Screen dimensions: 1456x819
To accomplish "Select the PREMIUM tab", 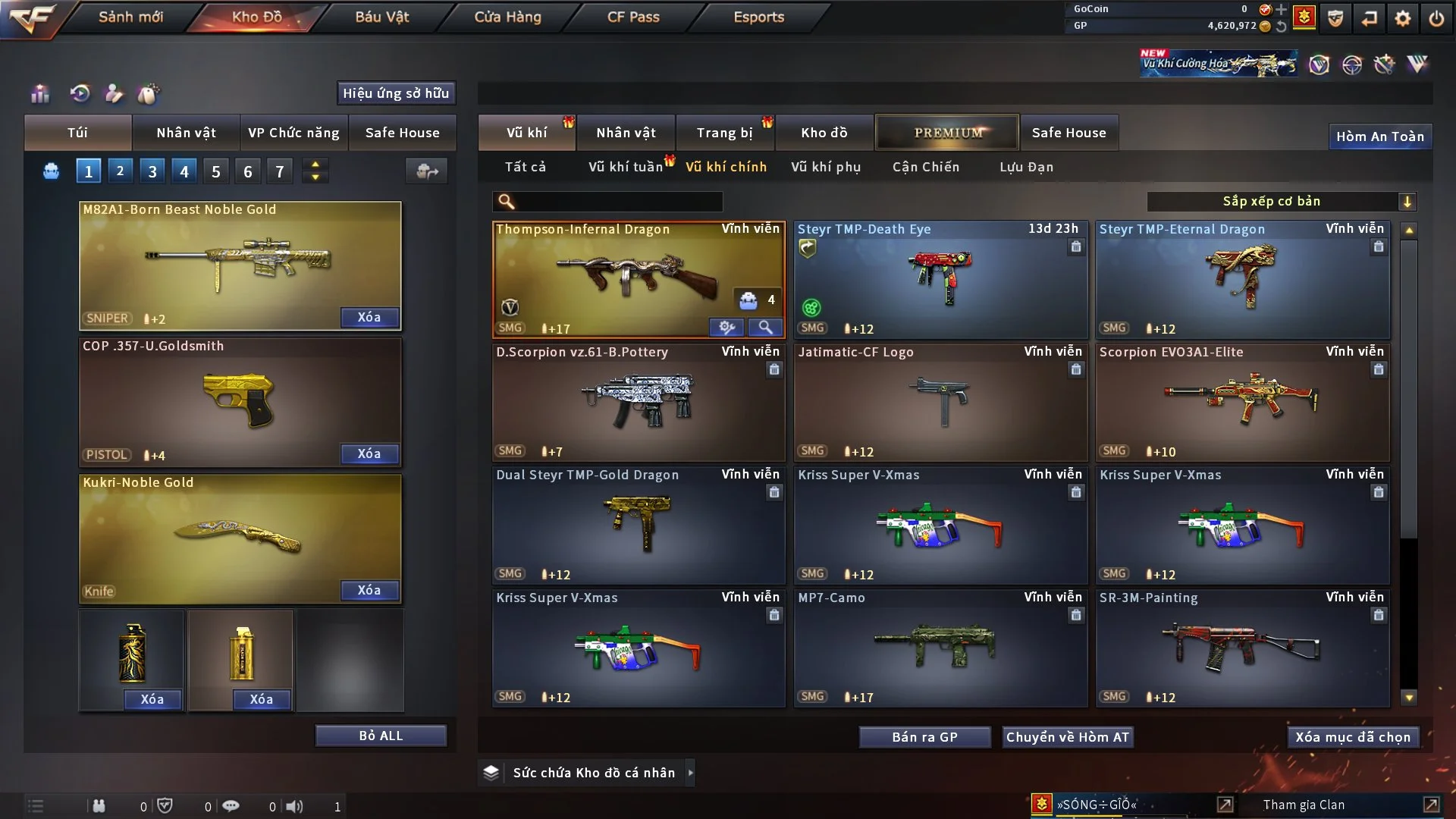I will (x=948, y=133).
